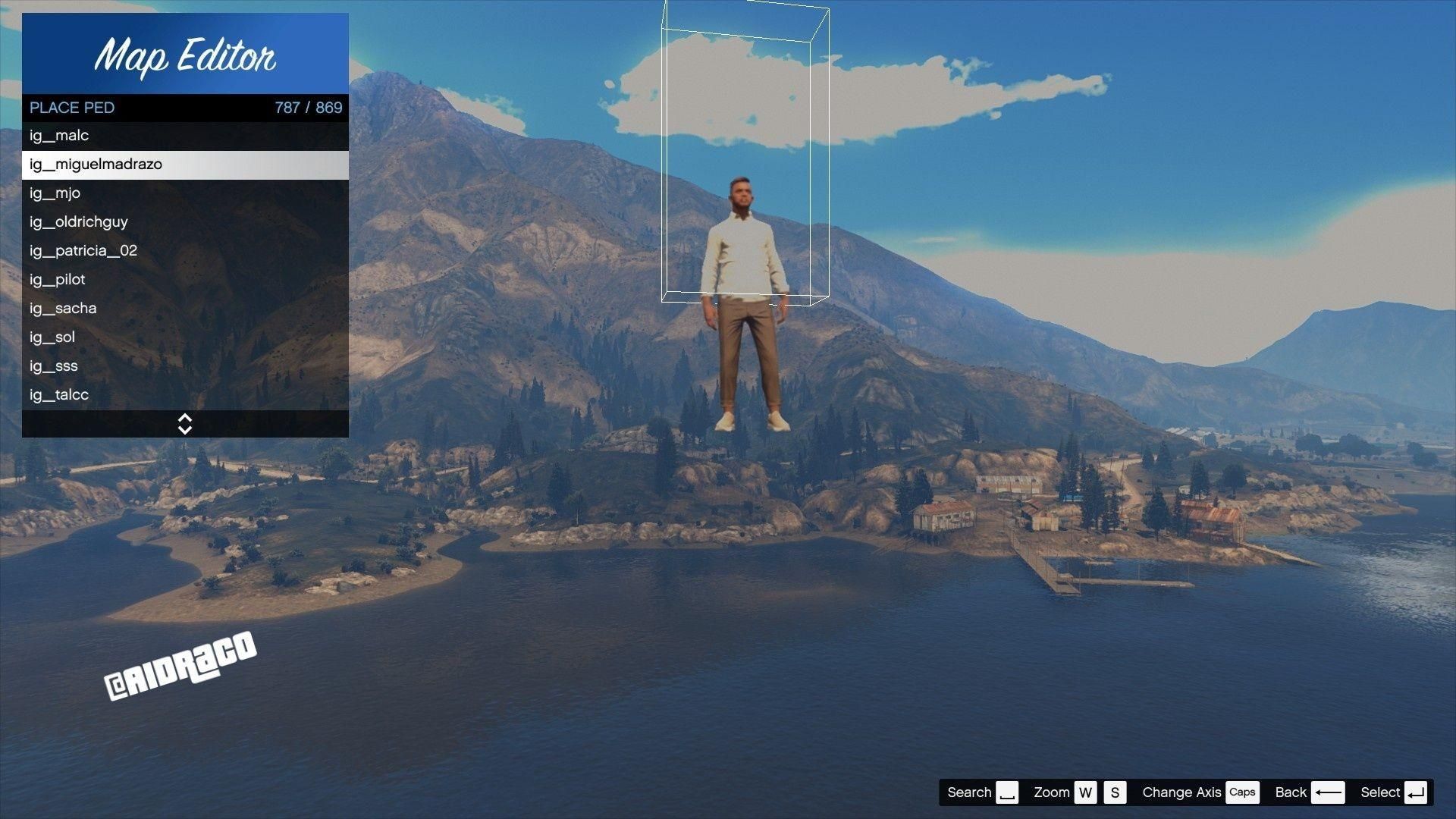Select ig_oldrichguy in the list
The image size is (1456, 819).
pyautogui.click(x=185, y=222)
